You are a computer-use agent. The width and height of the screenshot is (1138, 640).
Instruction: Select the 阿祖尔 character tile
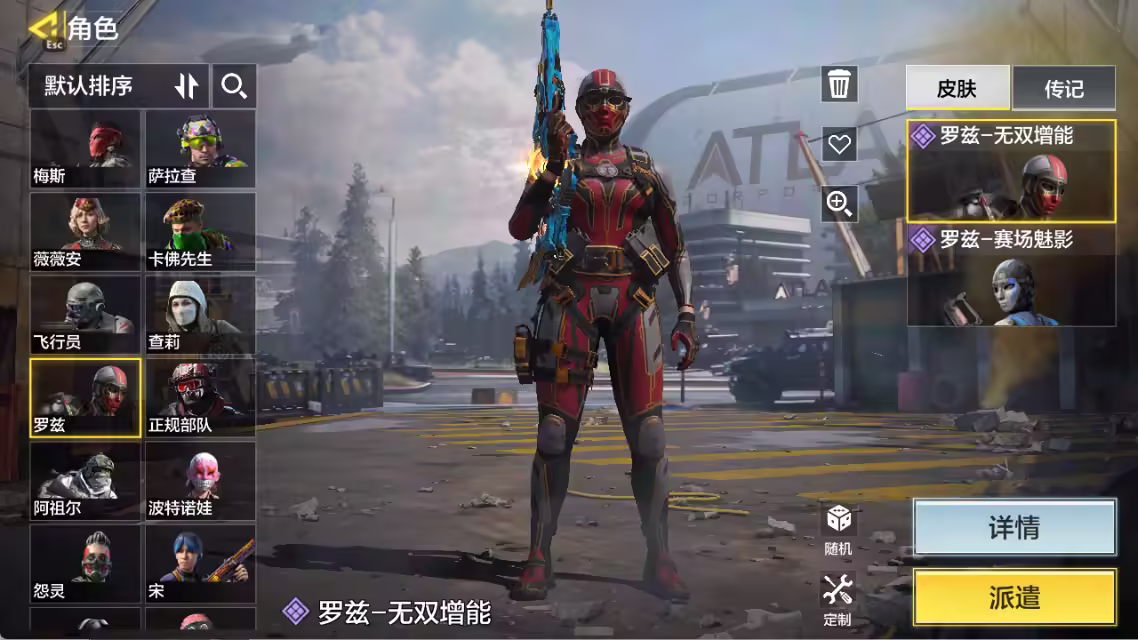coord(86,481)
